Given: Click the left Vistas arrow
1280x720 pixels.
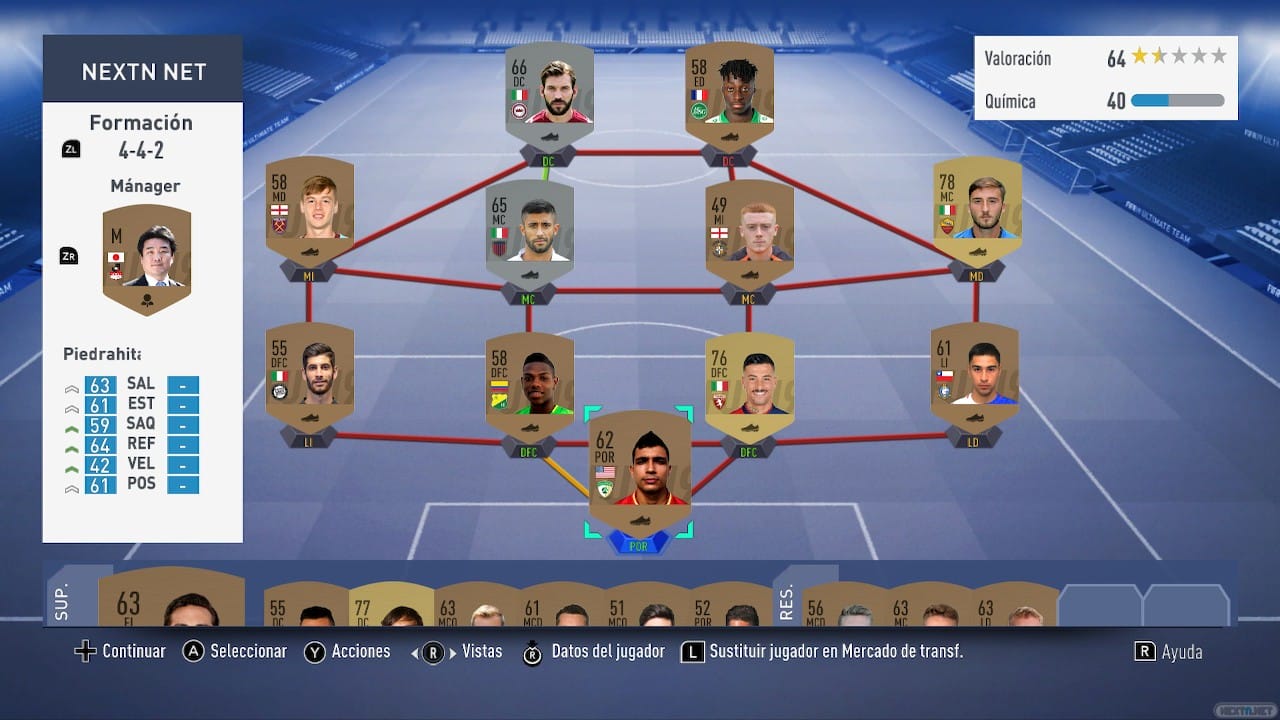Looking at the screenshot, I should coord(416,651).
